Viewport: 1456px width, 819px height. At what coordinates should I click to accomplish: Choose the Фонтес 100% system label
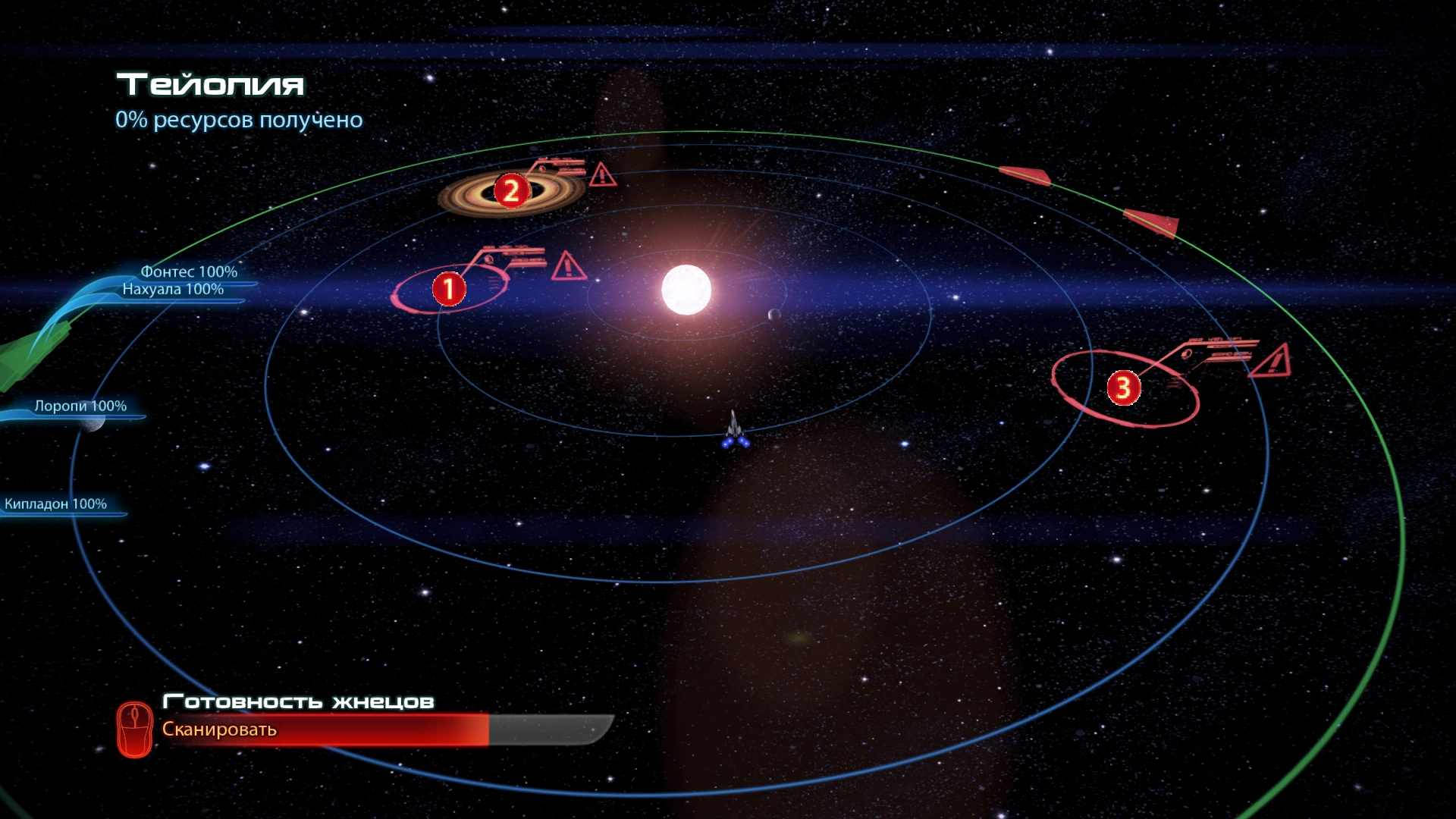pos(189,271)
